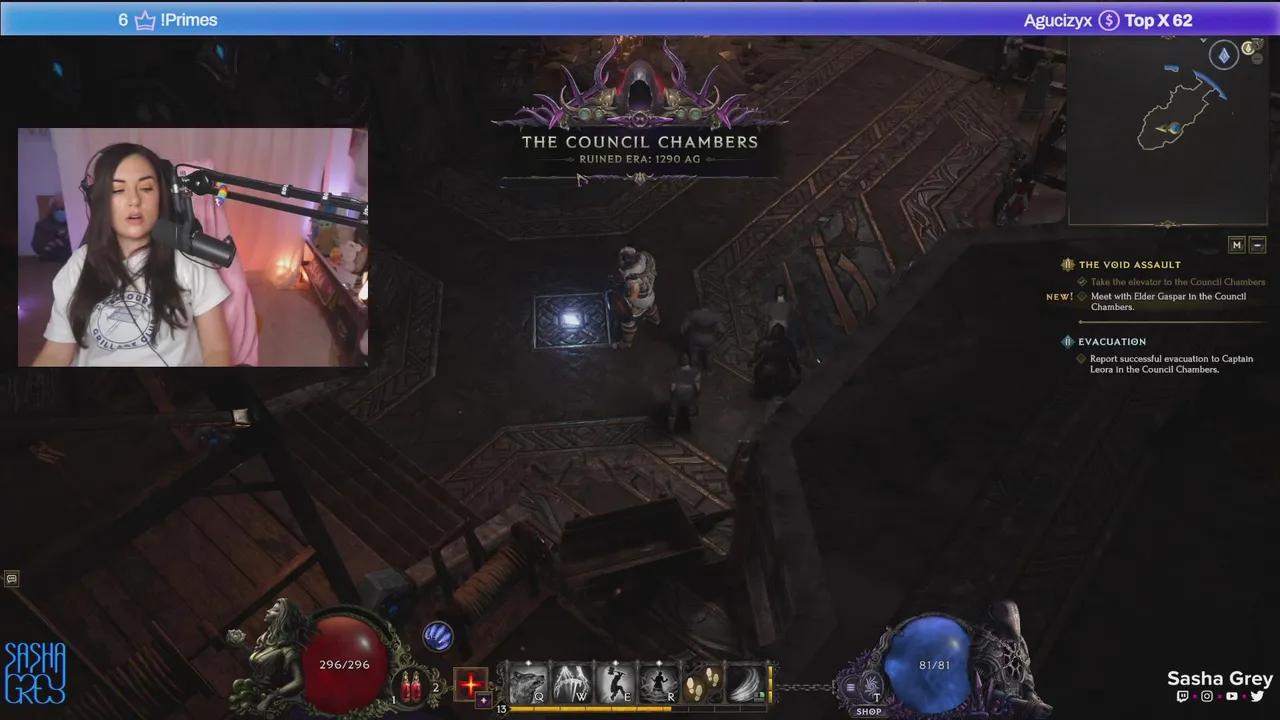Click the Twitch icon under Sasha Grey
The height and width of the screenshot is (720, 1280).
(1182, 696)
